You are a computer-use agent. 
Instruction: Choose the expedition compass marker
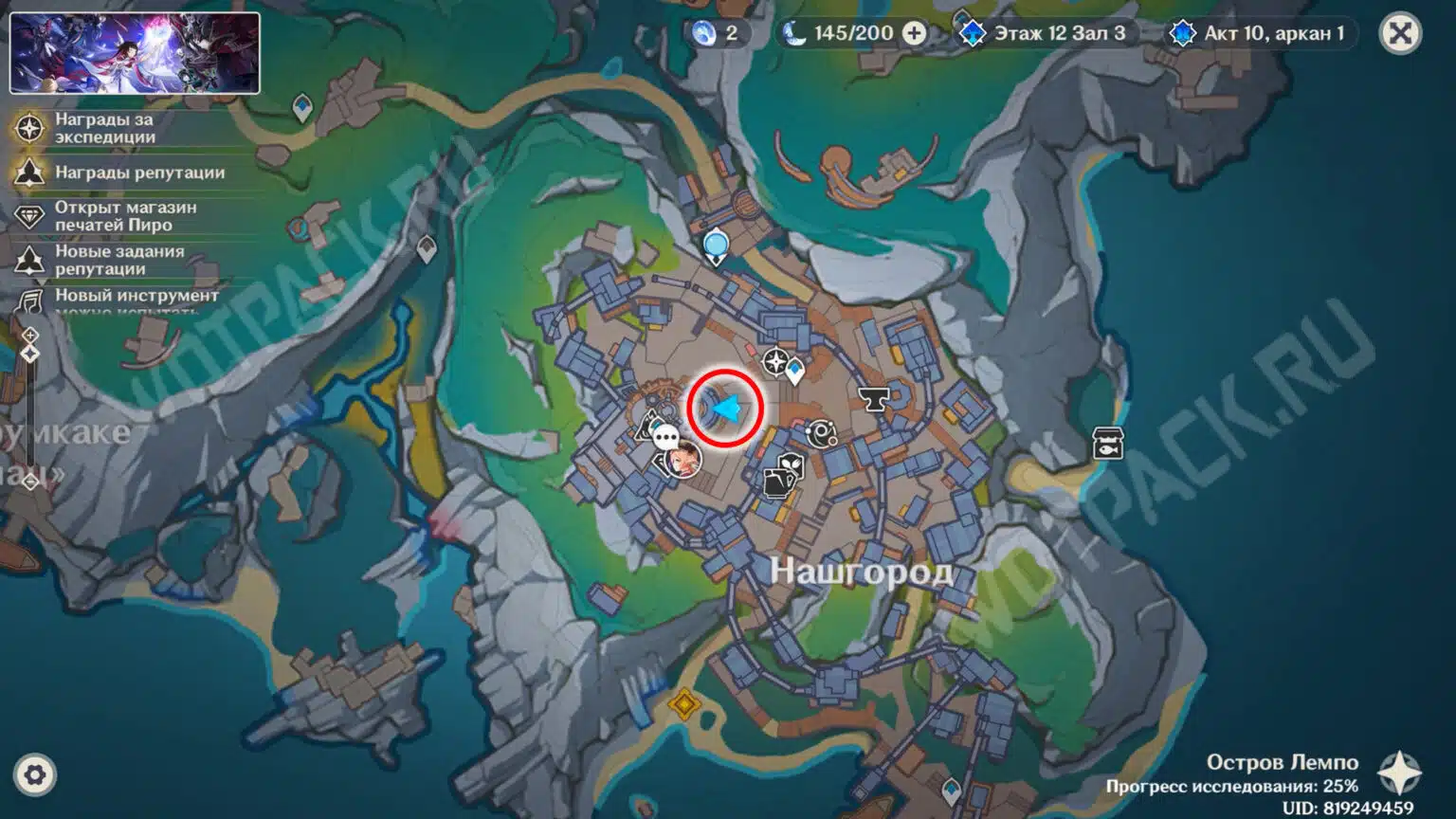775,361
